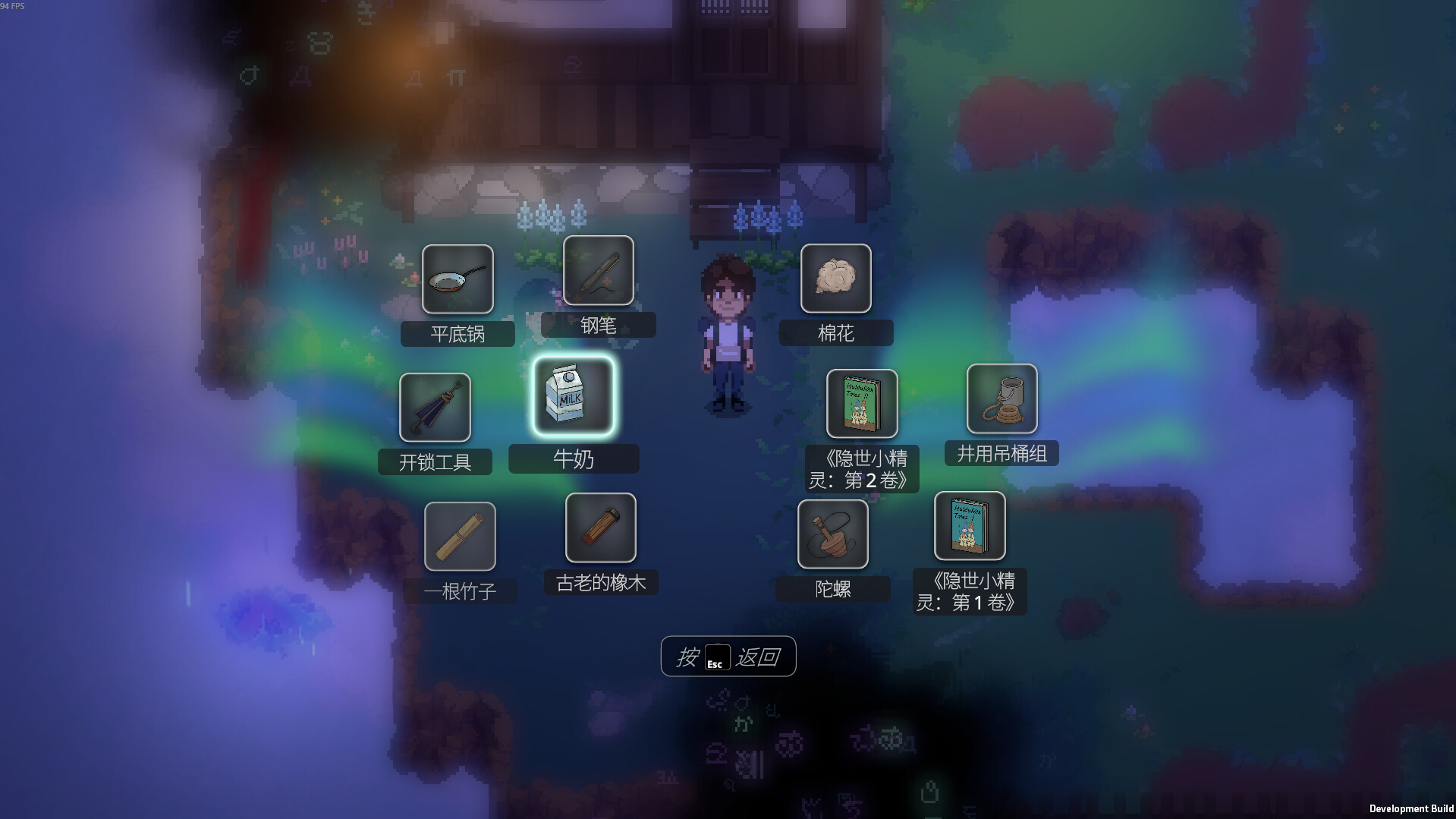Select the bamboo stick (一根竹子) item

tap(460, 537)
